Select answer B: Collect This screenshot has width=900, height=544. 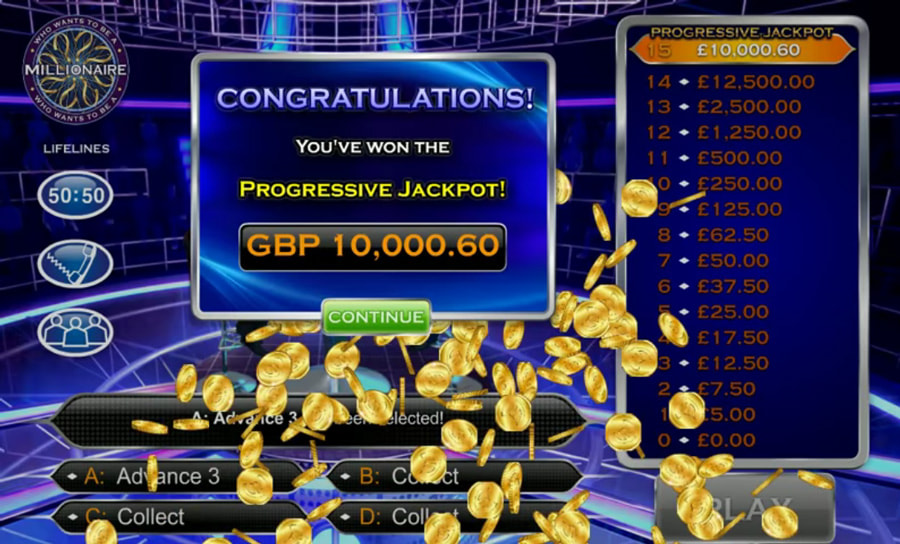point(440,476)
